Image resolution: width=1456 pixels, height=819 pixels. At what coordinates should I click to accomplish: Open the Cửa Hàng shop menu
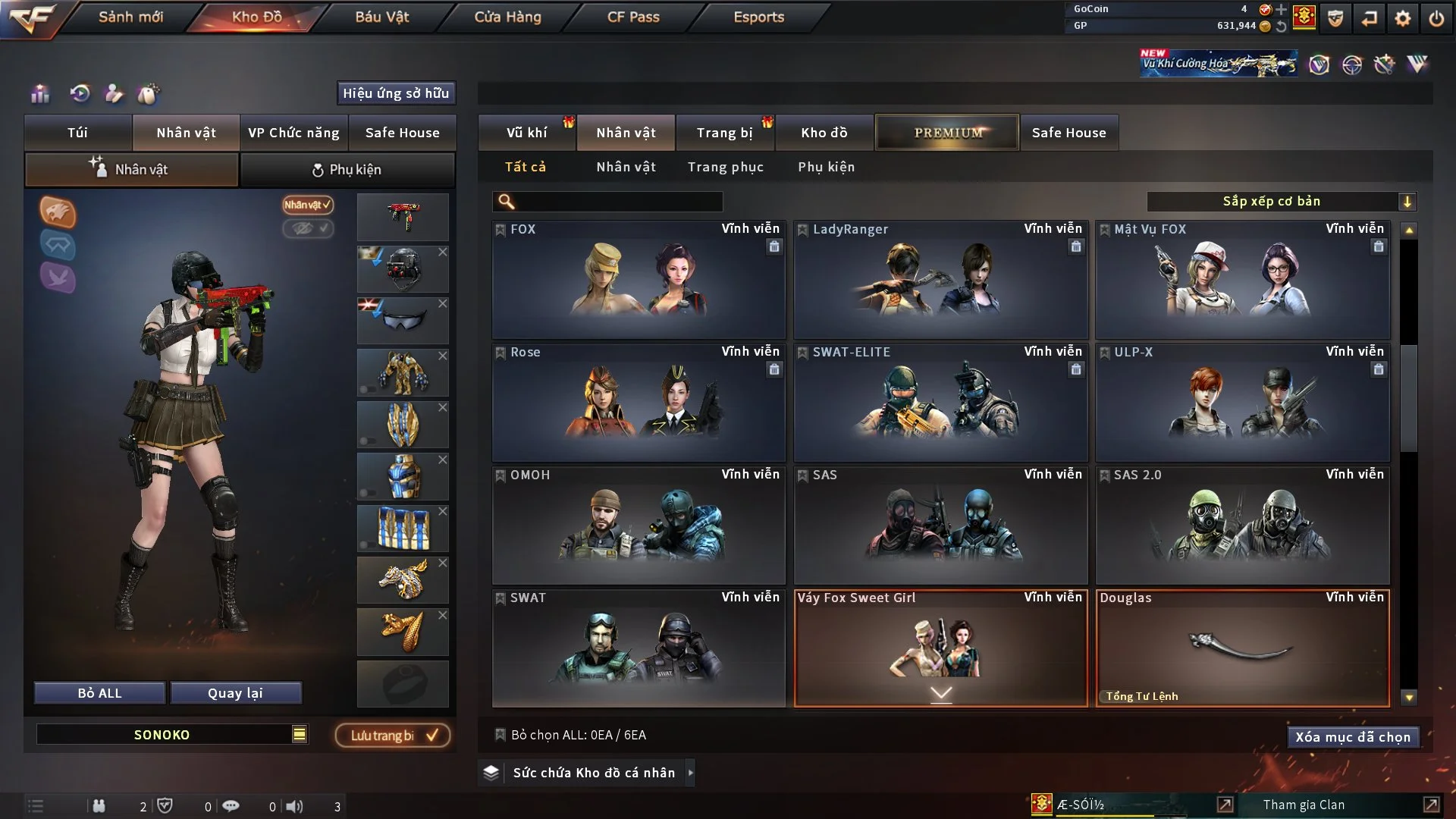(x=507, y=17)
